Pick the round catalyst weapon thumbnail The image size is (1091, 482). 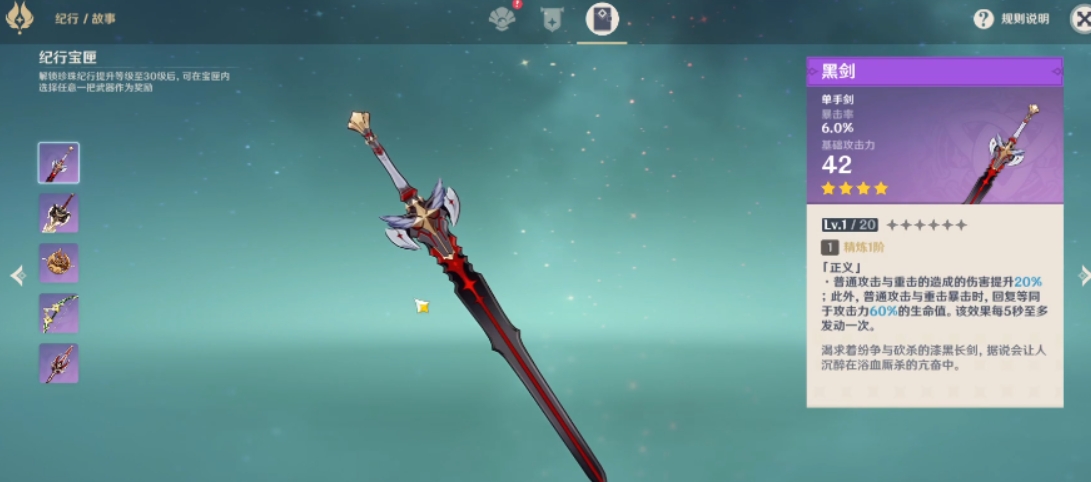[x=59, y=263]
